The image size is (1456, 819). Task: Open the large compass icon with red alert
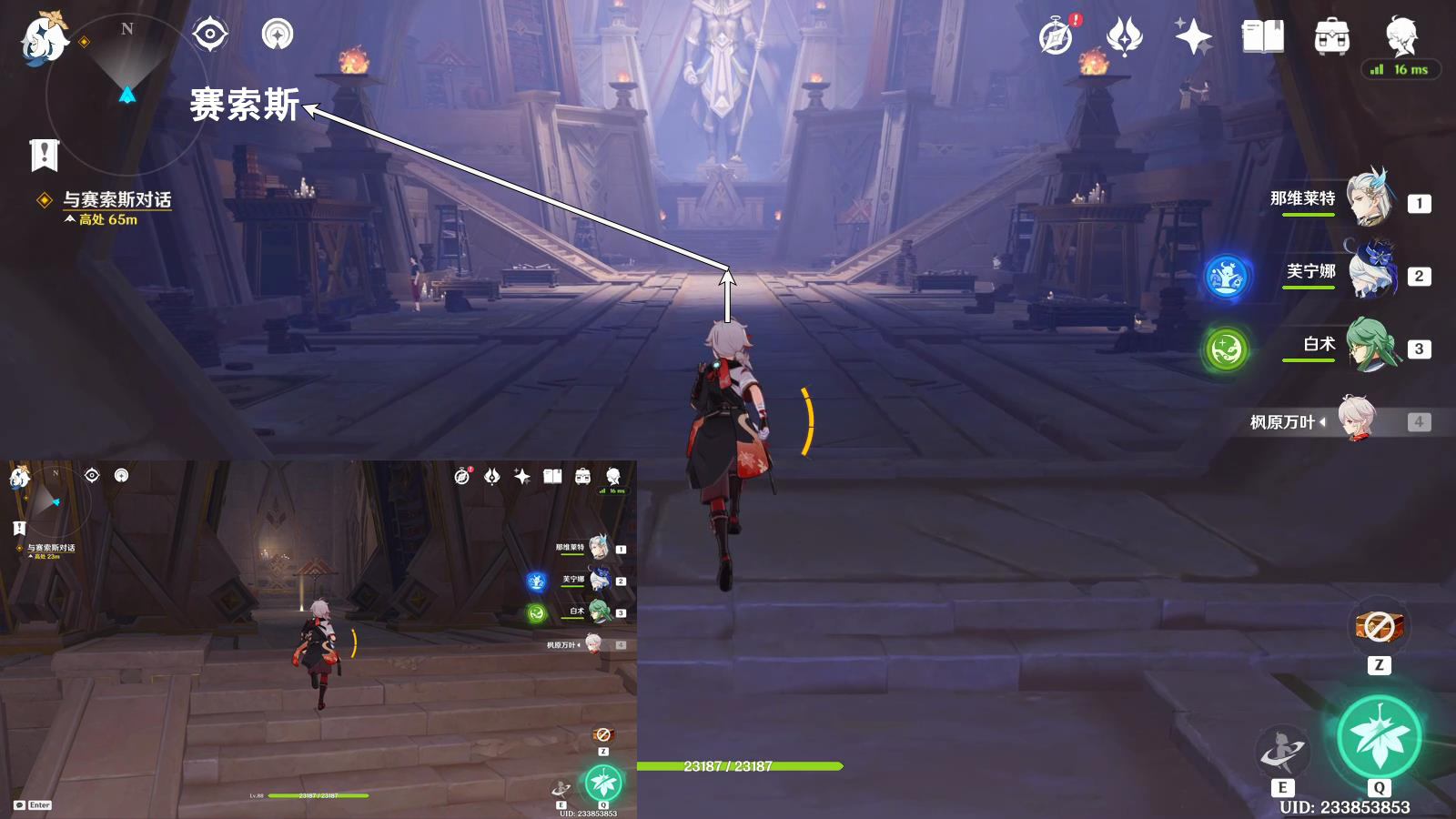1057,37
